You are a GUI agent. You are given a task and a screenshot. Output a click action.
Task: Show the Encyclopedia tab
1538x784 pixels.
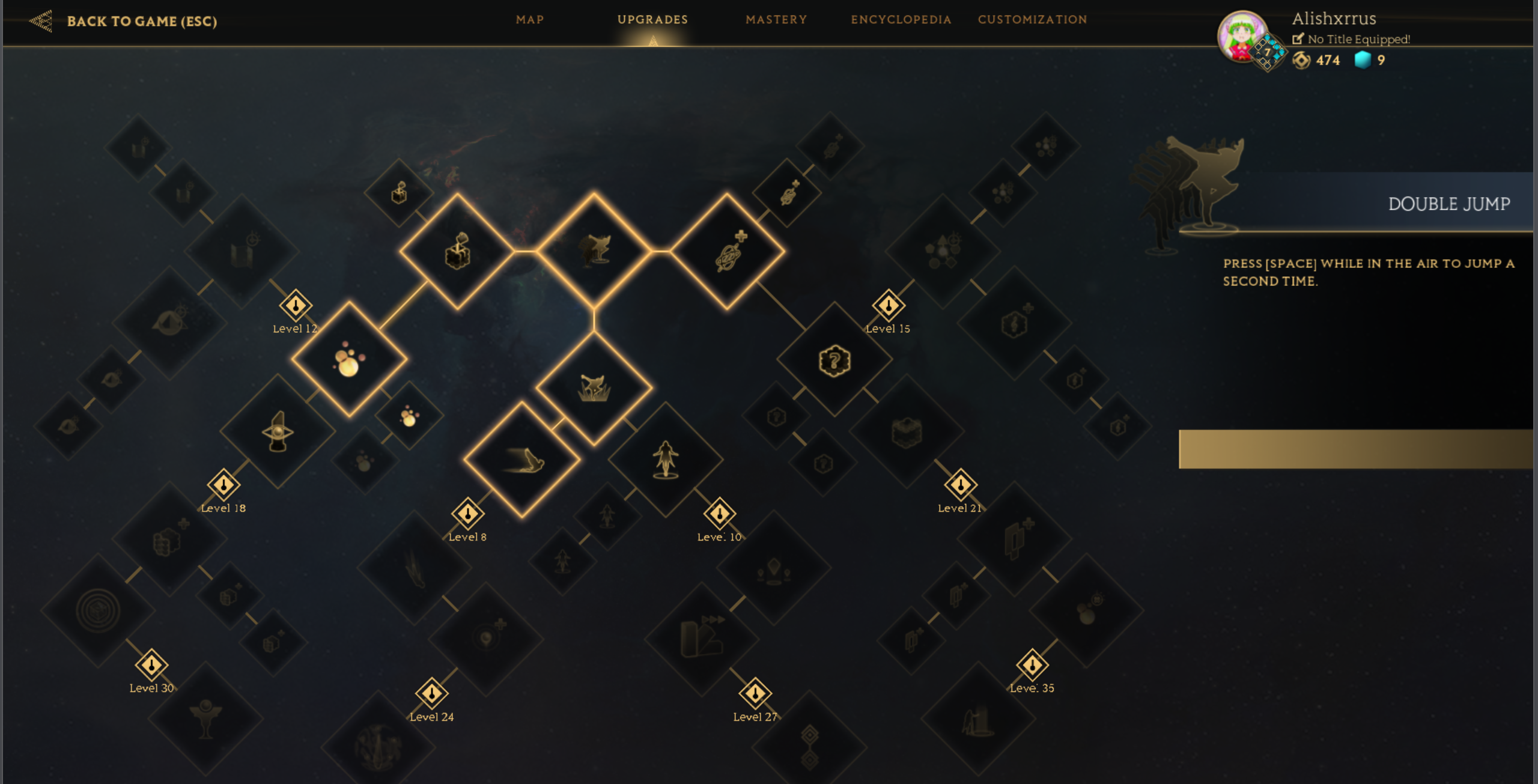point(901,19)
